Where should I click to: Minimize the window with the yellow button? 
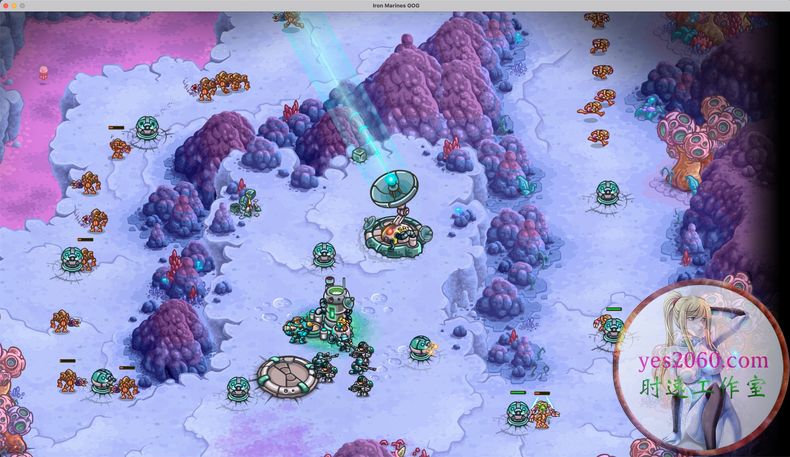pyautogui.click(x=14, y=5)
